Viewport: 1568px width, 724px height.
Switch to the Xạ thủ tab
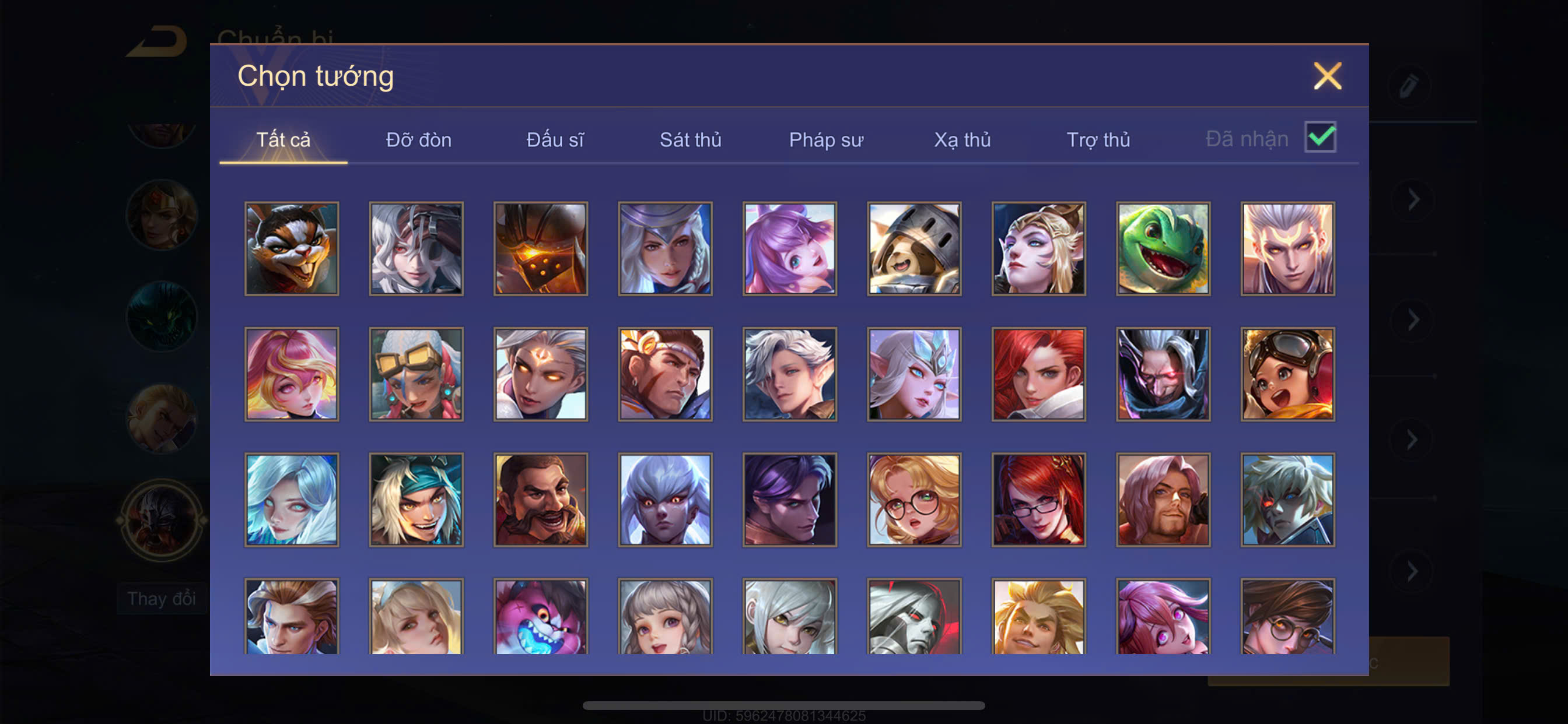(963, 140)
